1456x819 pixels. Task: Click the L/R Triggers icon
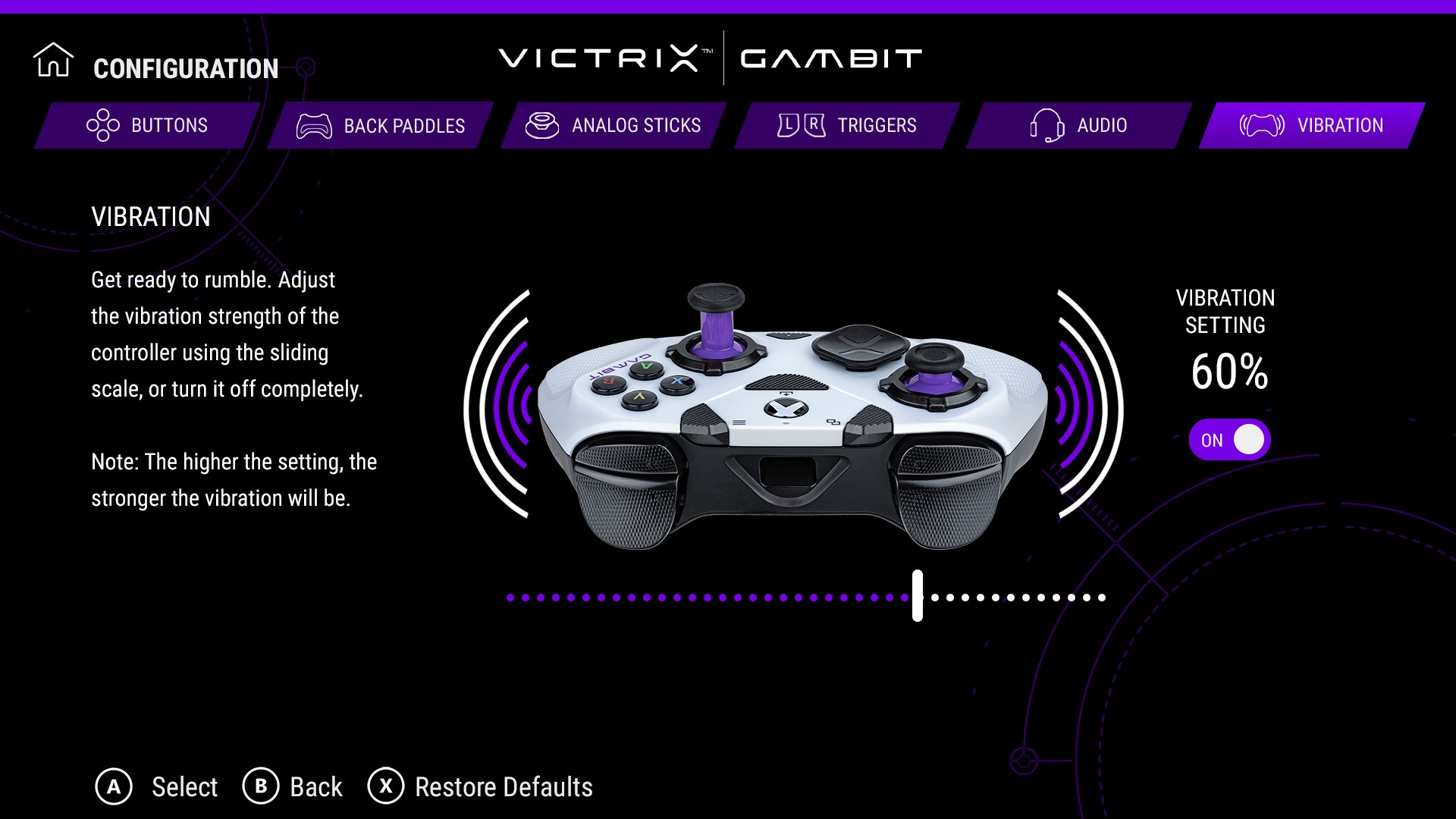[x=800, y=124]
